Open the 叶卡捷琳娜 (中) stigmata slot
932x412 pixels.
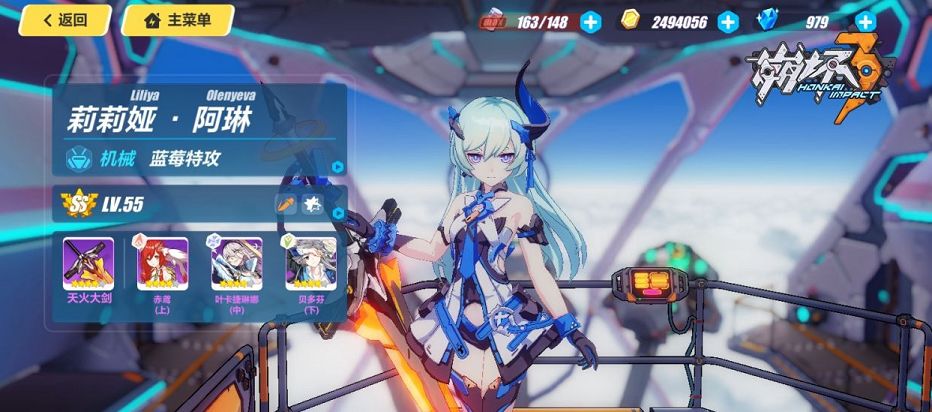tap(236, 264)
